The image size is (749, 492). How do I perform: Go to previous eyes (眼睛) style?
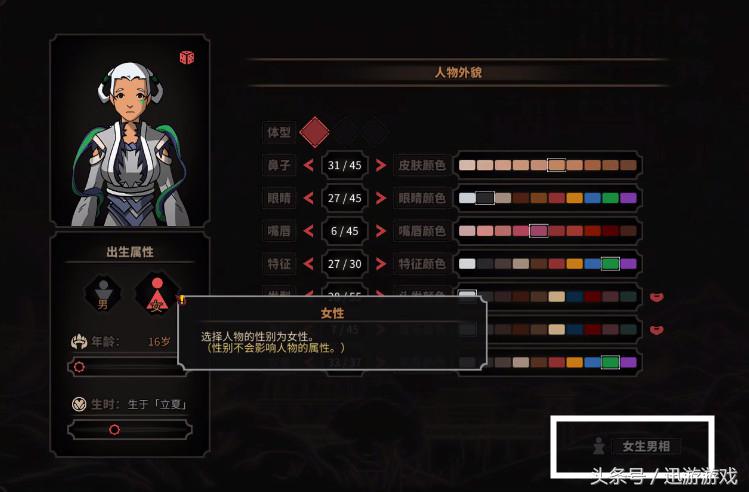308,198
